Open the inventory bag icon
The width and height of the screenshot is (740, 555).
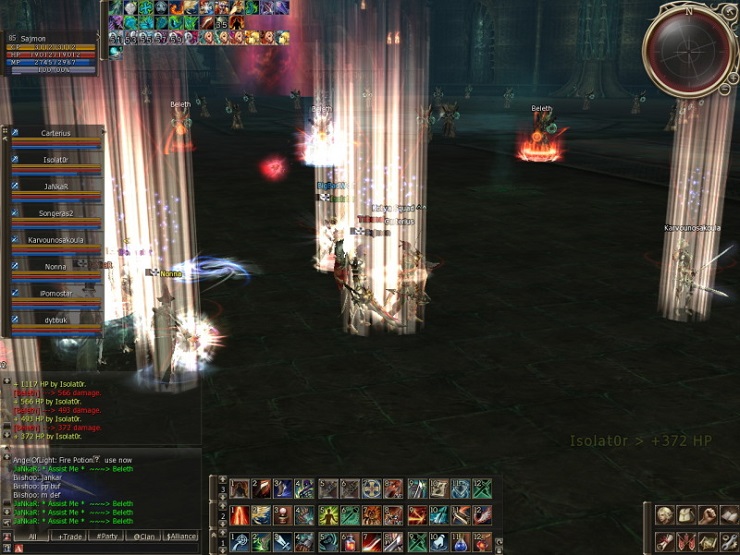pos(686,515)
